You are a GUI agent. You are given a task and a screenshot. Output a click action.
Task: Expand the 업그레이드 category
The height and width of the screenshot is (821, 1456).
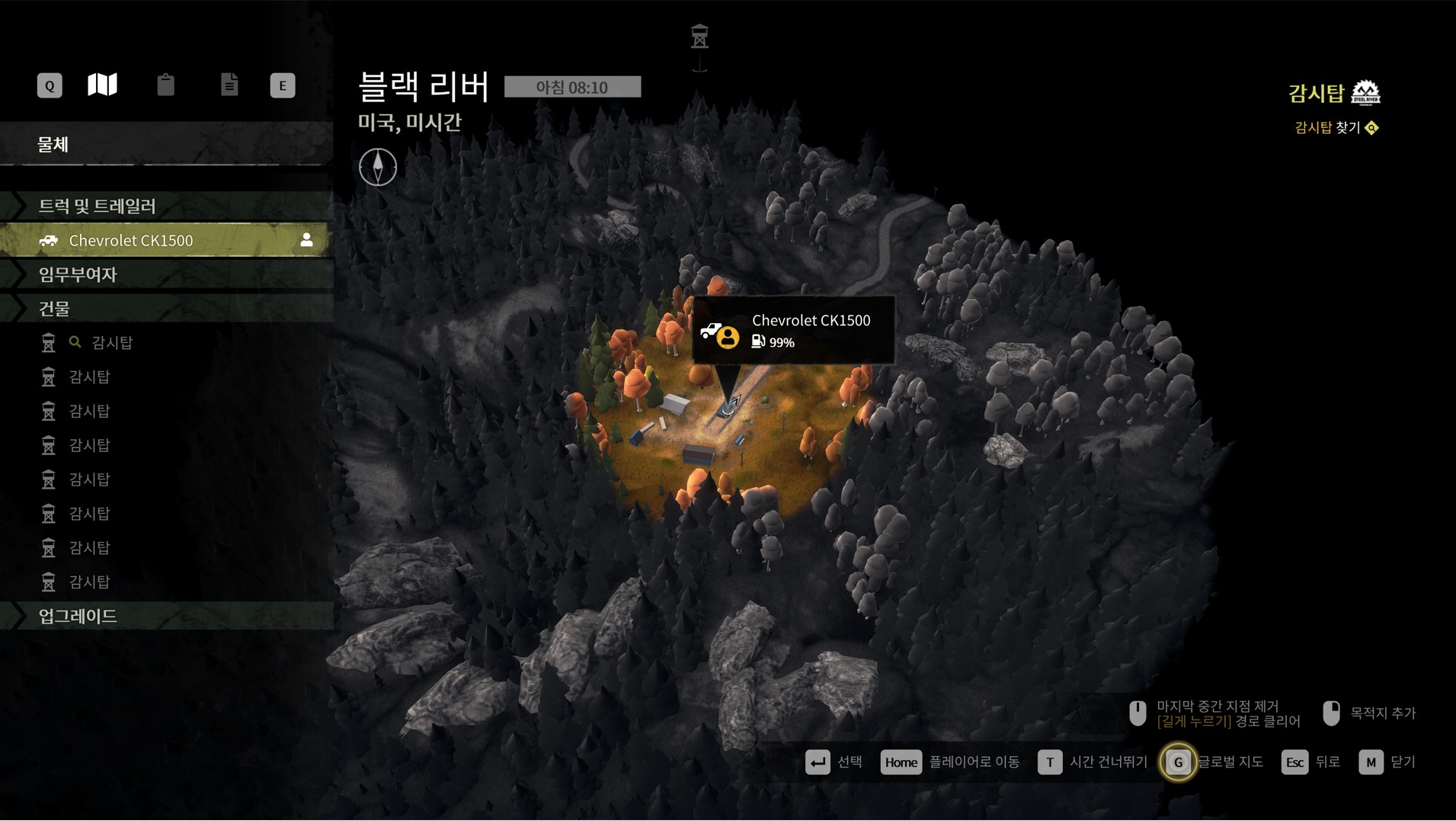[x=78, y=616]
